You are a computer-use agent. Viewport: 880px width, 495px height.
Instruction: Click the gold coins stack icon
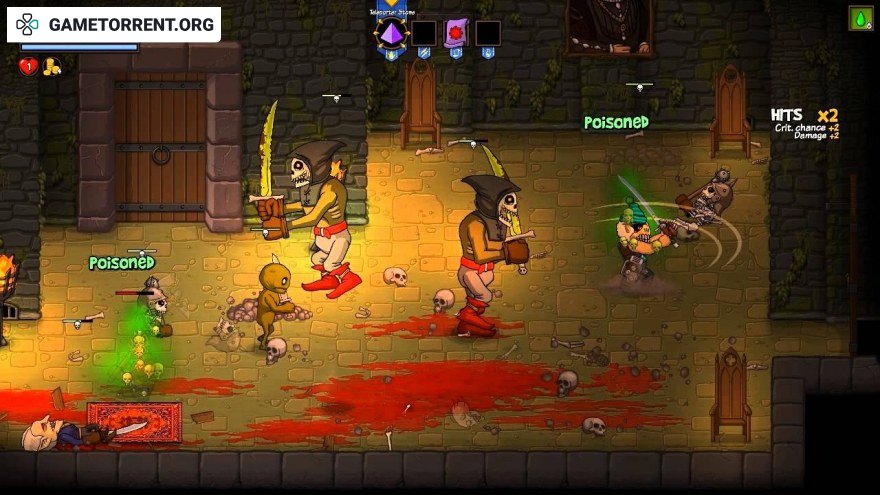(x=51, y=67)
